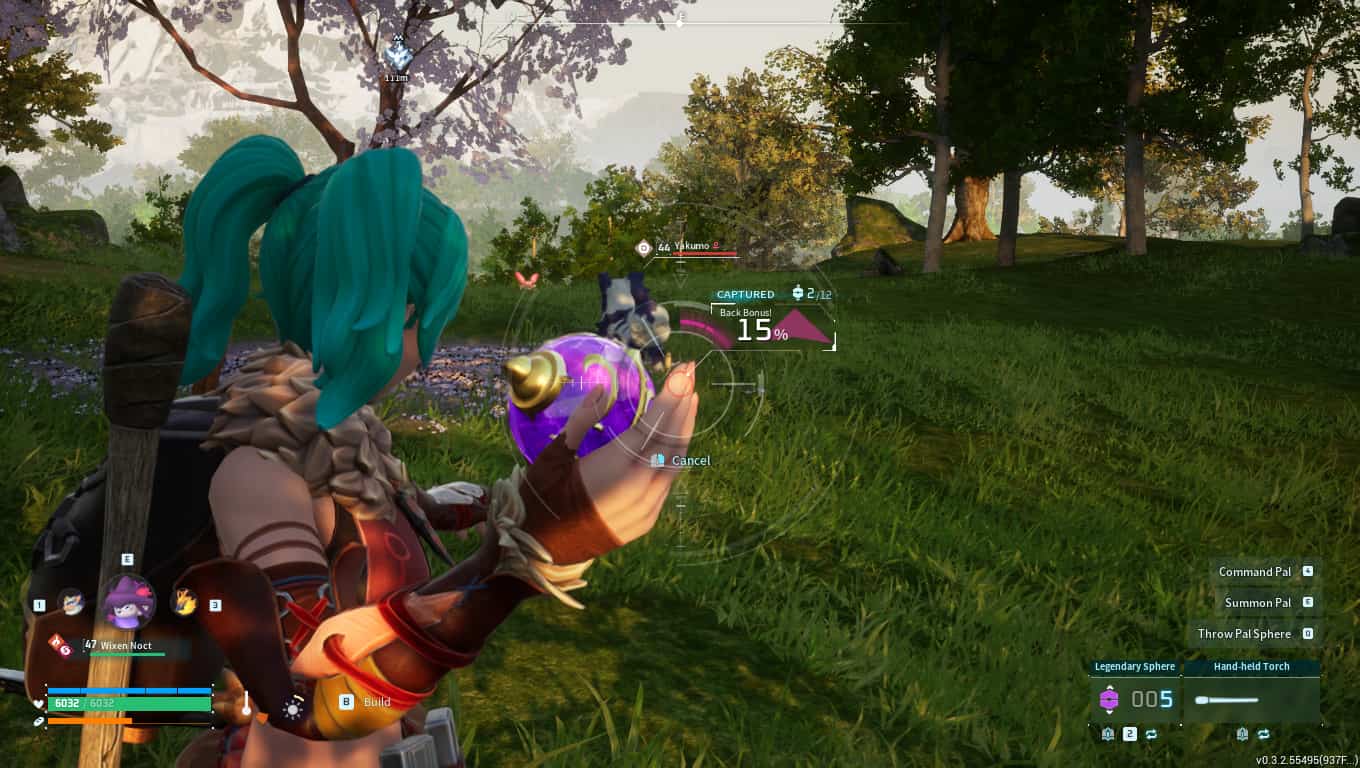The image size is (1360, 768).
Task: Click the Pal Sphere icon by the 2/12 counter
Action: [797, 294]
